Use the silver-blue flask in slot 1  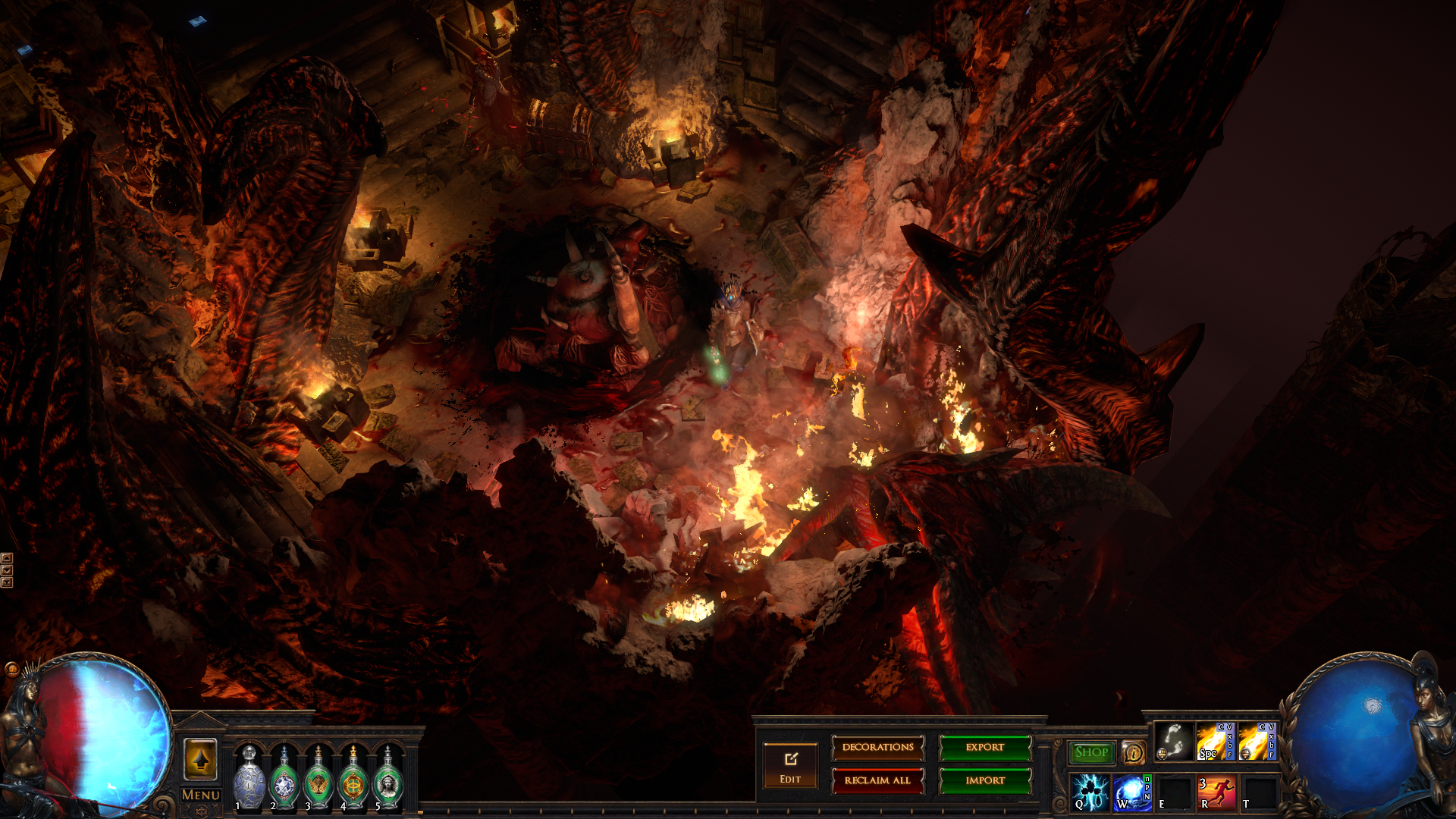pos(249,779)
